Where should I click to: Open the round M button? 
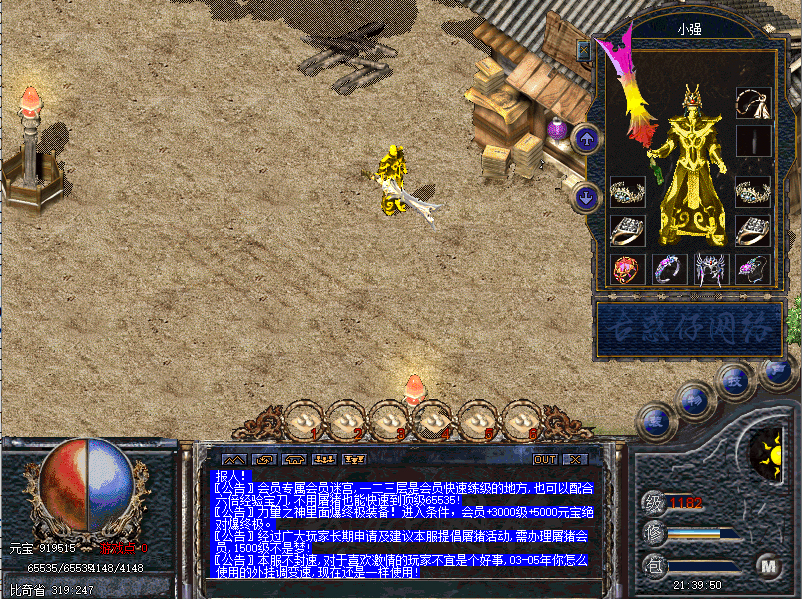pyautogui.click(x=768, y=566)
